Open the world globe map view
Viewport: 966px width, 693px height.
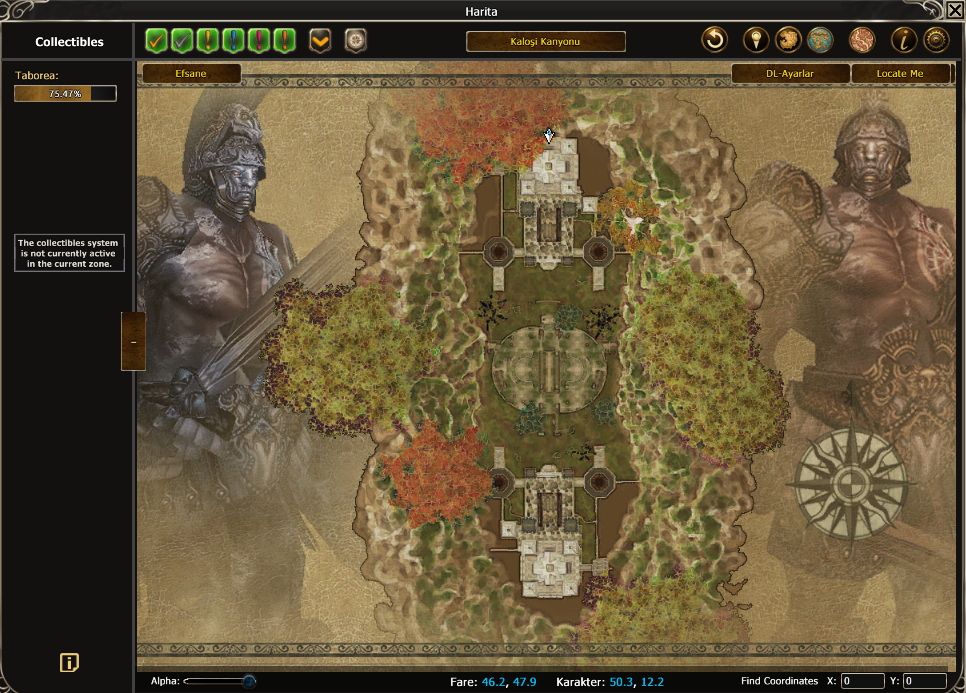(x=820, y=41)
